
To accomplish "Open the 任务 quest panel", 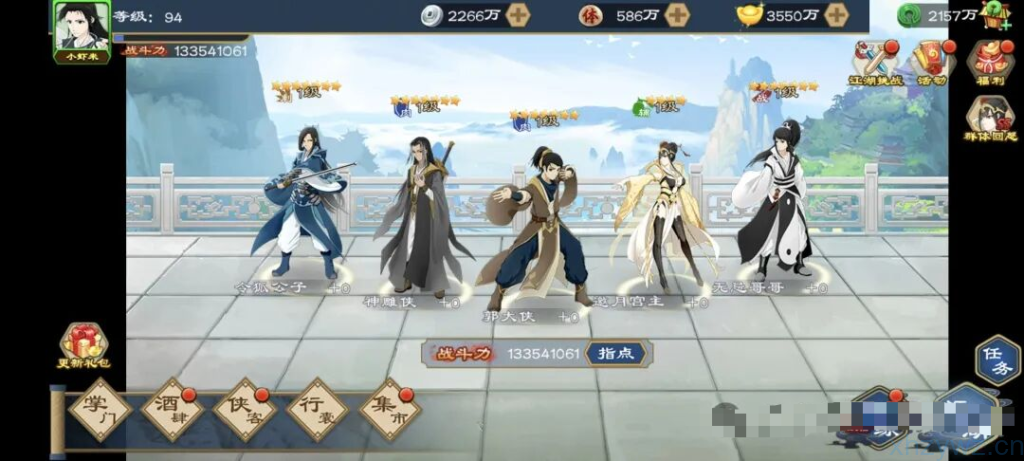I will (x=996, y=360).
